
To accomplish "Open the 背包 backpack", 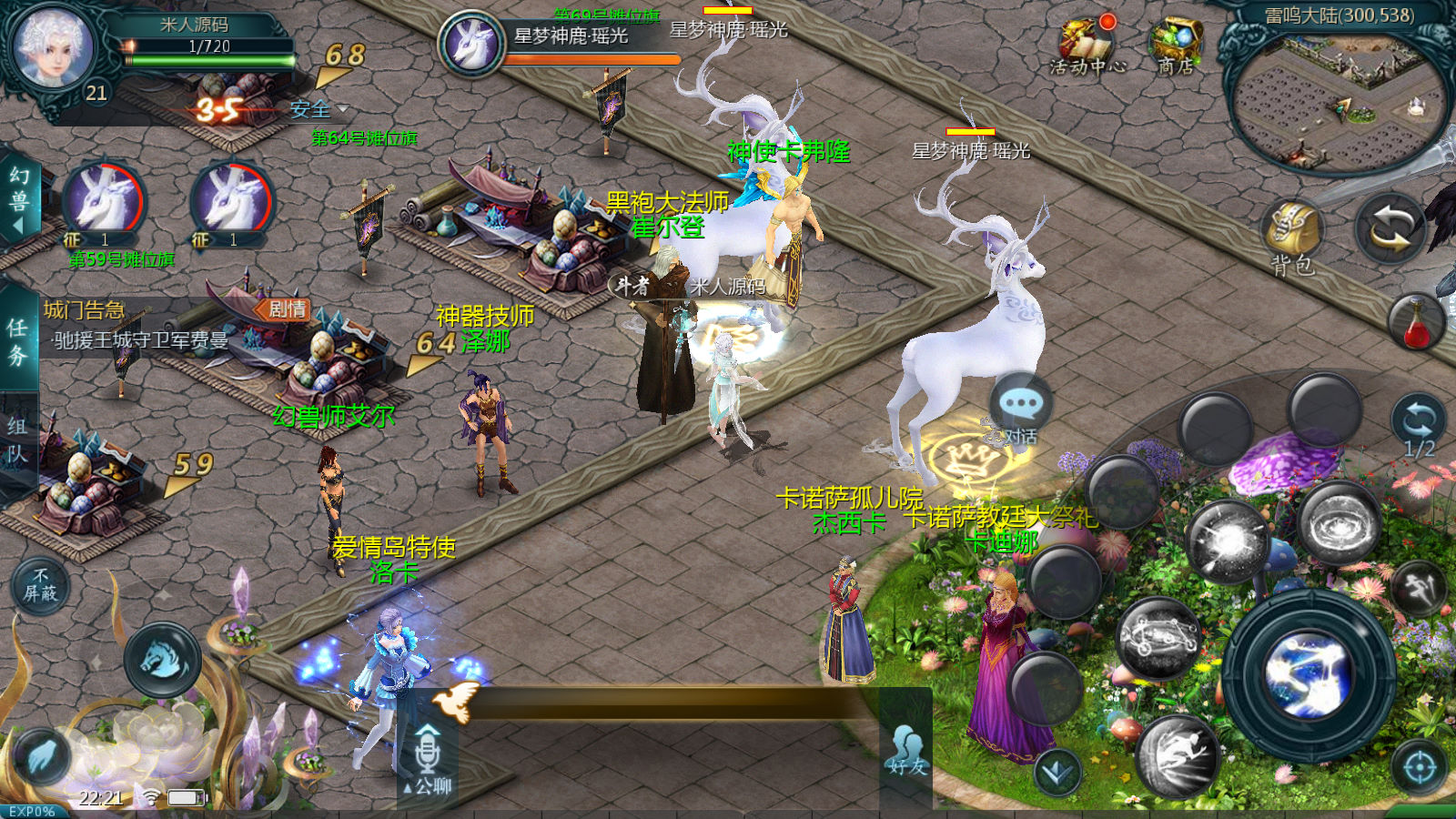I will coord(1292,237).
